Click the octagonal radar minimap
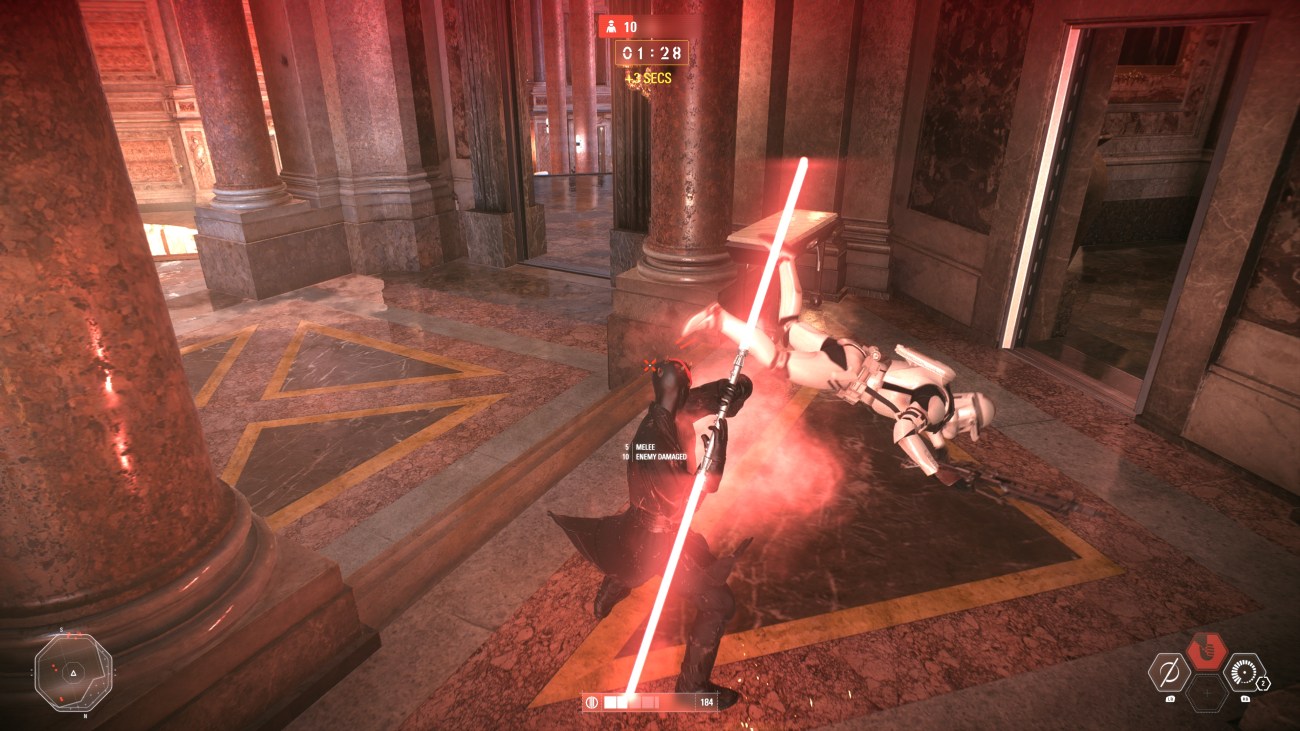This screenshot has height=731, width=1300. tap(73, 672)
